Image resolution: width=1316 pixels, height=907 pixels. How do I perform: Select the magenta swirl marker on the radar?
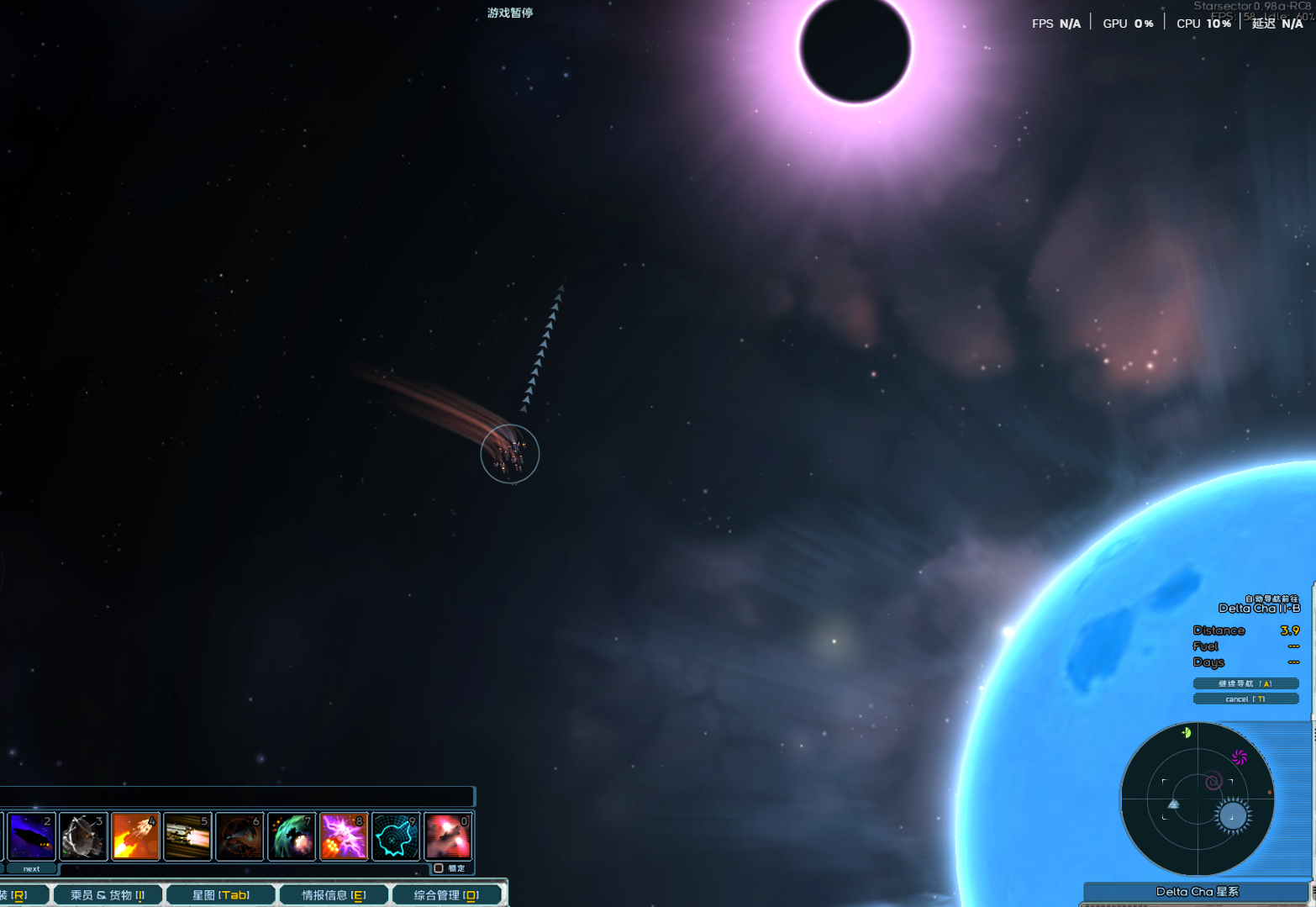(1240, 757)
